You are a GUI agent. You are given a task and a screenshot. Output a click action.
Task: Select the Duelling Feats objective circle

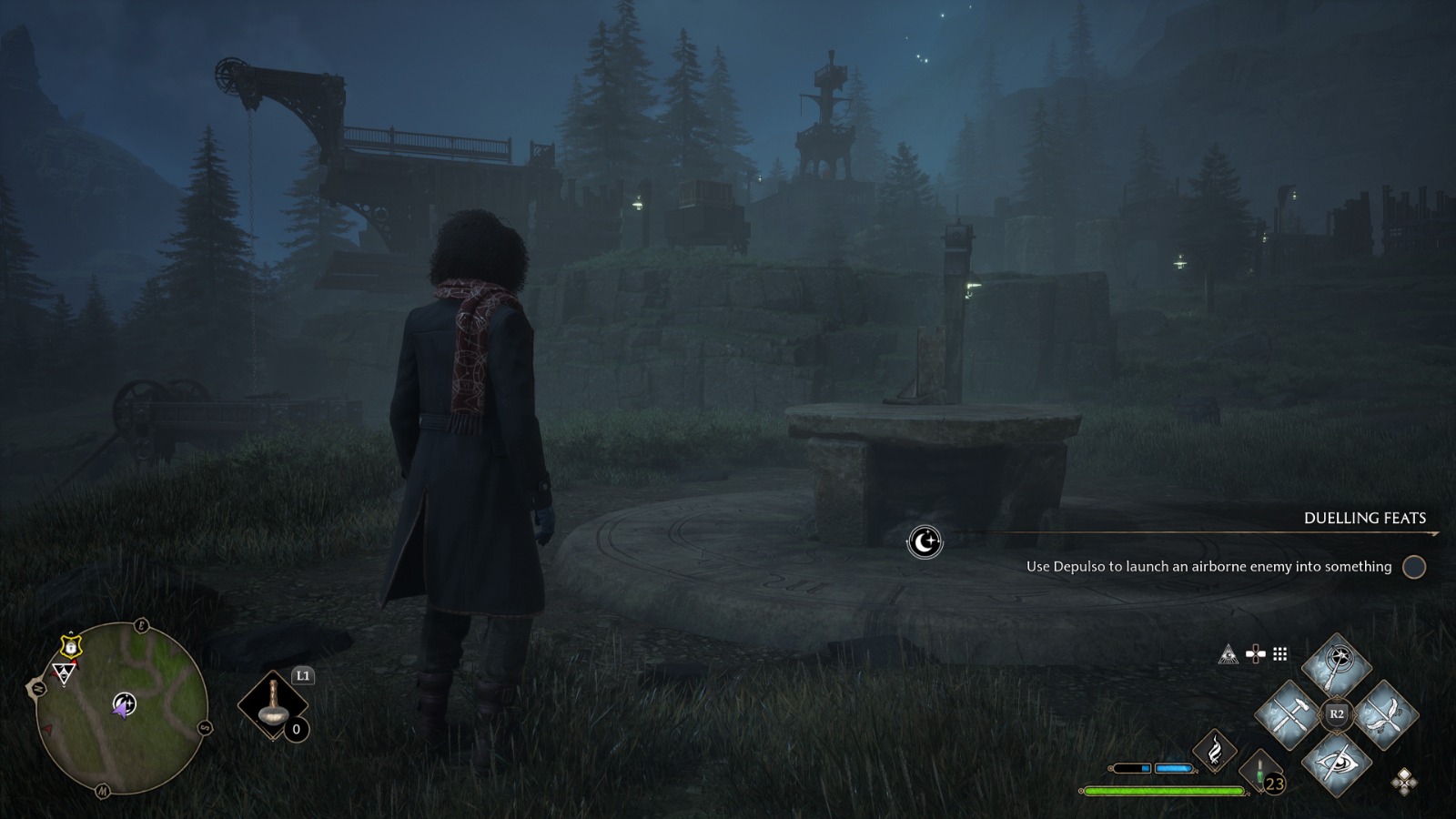[x=1413, y=567]
